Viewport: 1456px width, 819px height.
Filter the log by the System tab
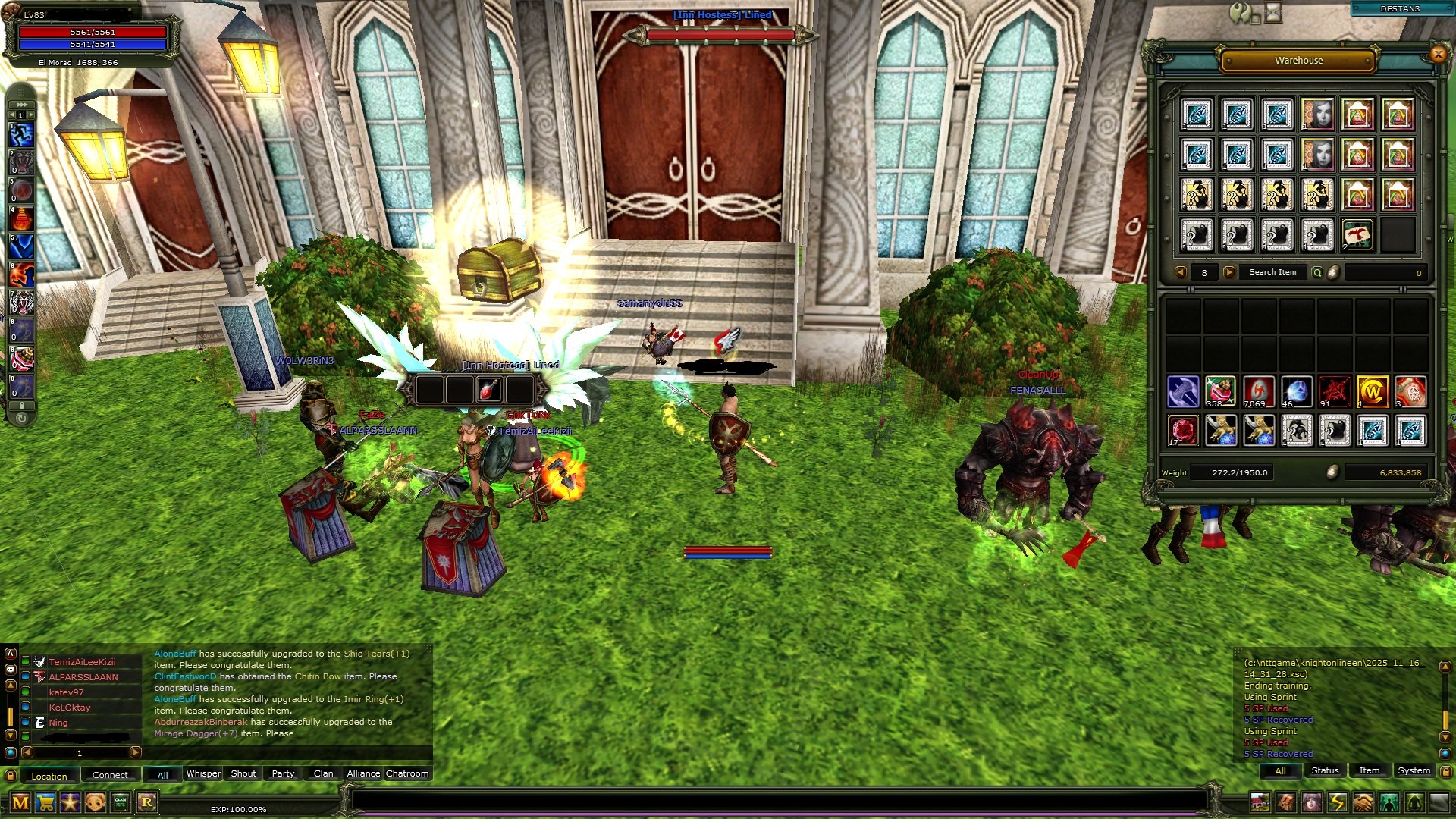pos(1414,770)
